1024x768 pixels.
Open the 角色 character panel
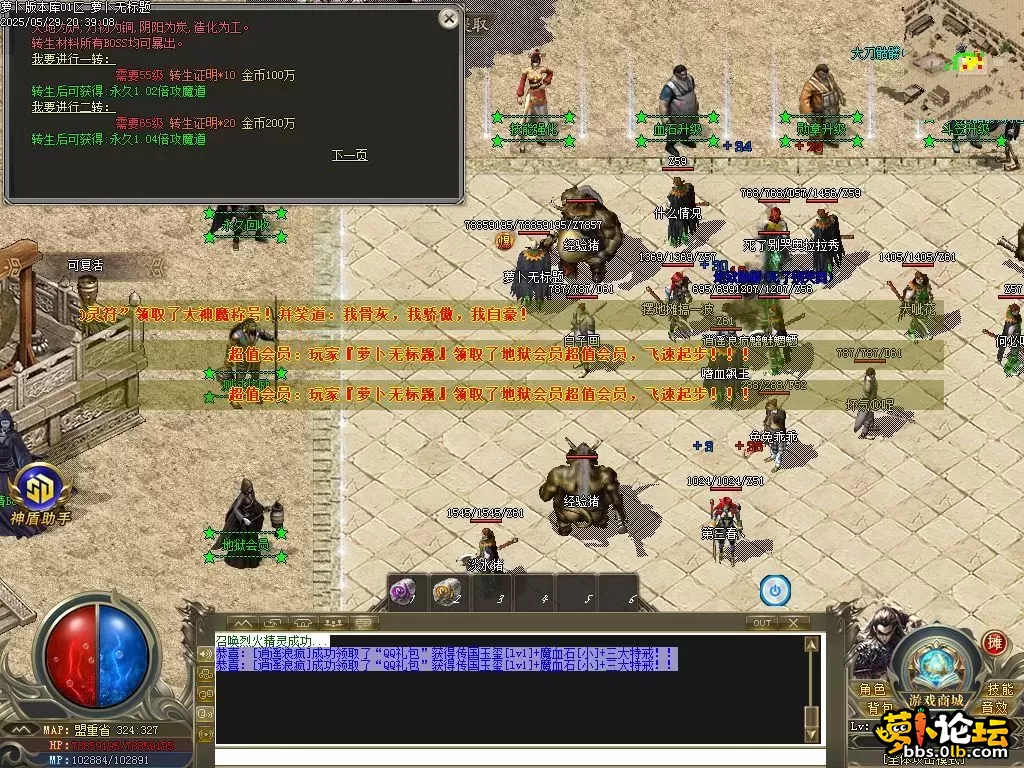[872, 690]
